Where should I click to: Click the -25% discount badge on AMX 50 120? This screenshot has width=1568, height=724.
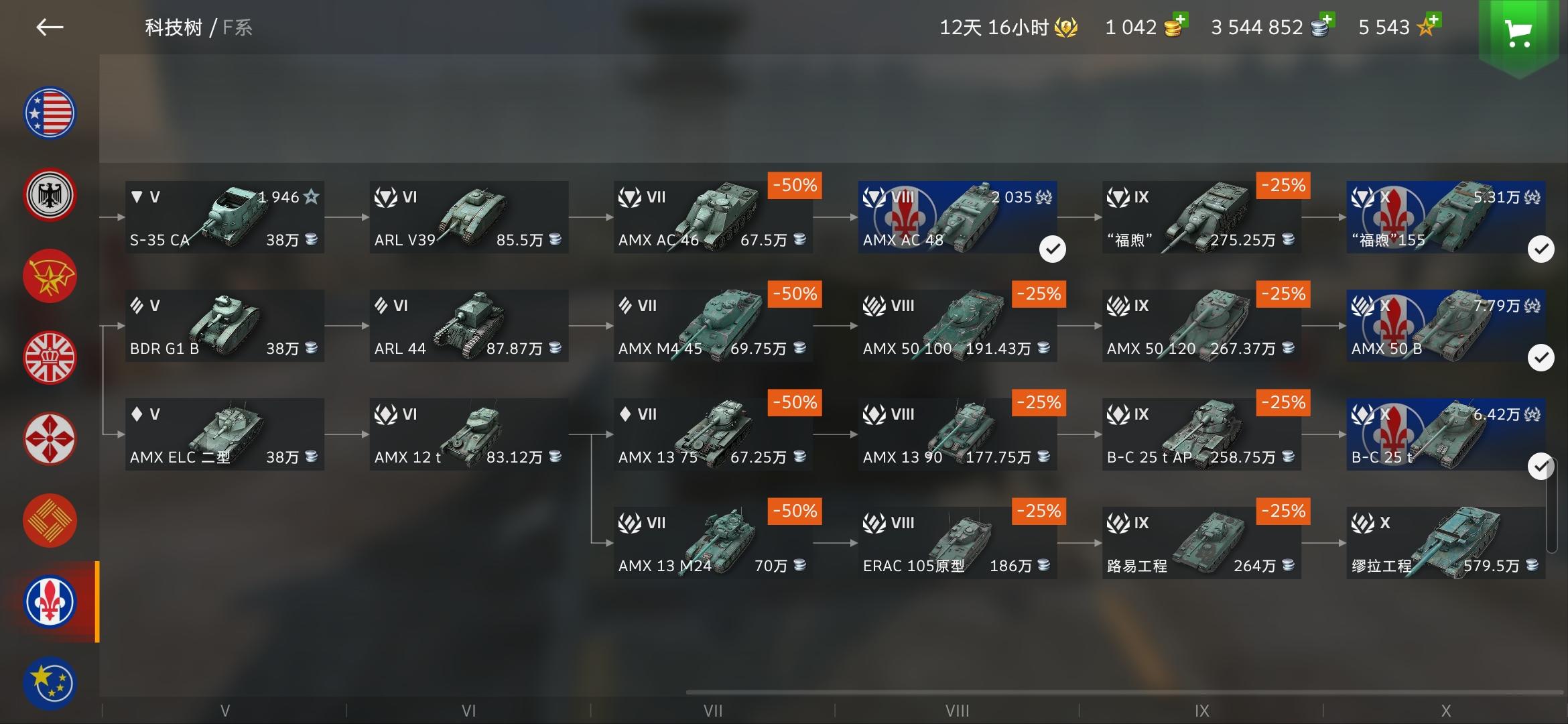click(x=1283, y=294)
